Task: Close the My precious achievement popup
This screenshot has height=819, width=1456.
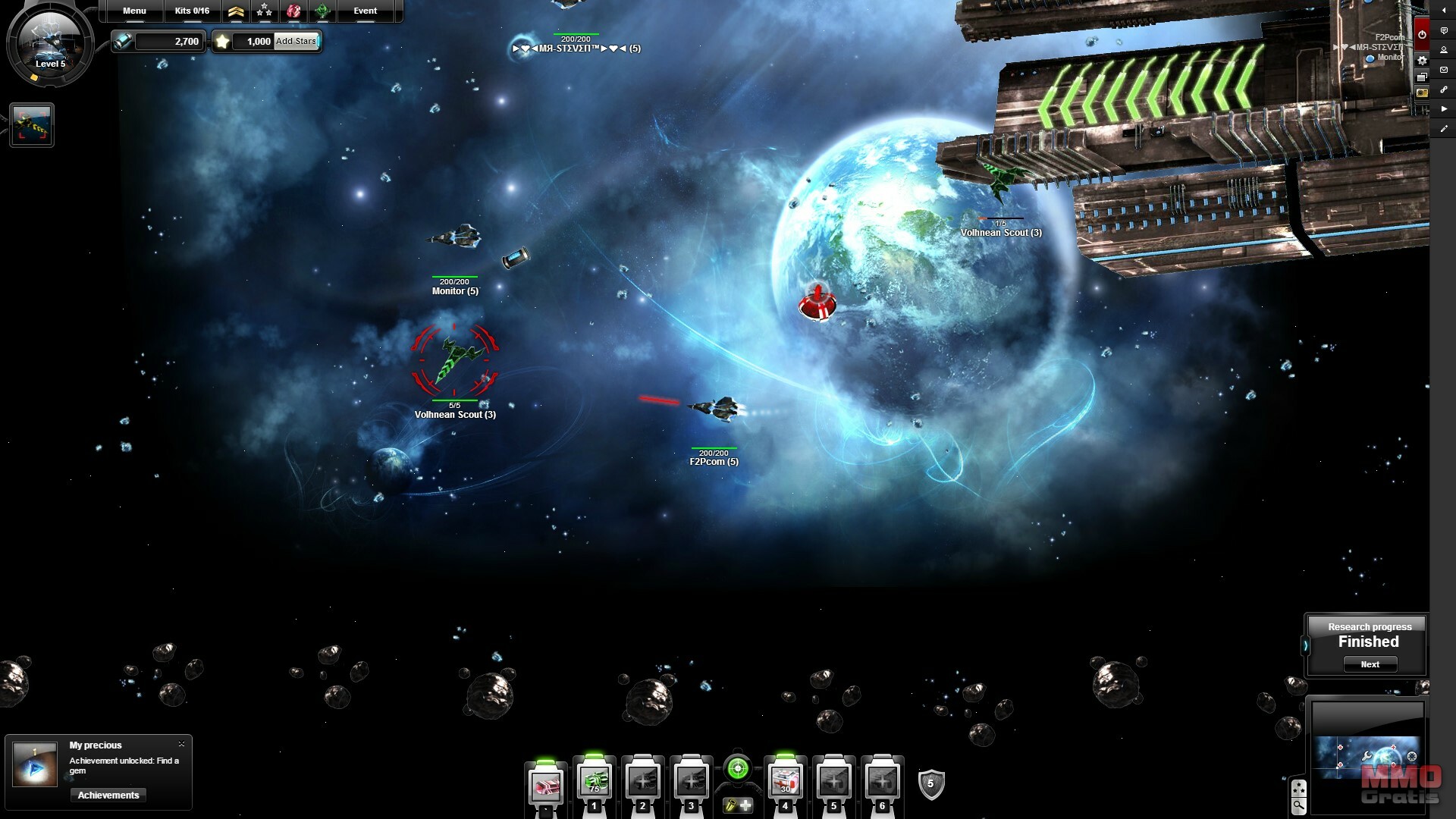Action: 181,744
